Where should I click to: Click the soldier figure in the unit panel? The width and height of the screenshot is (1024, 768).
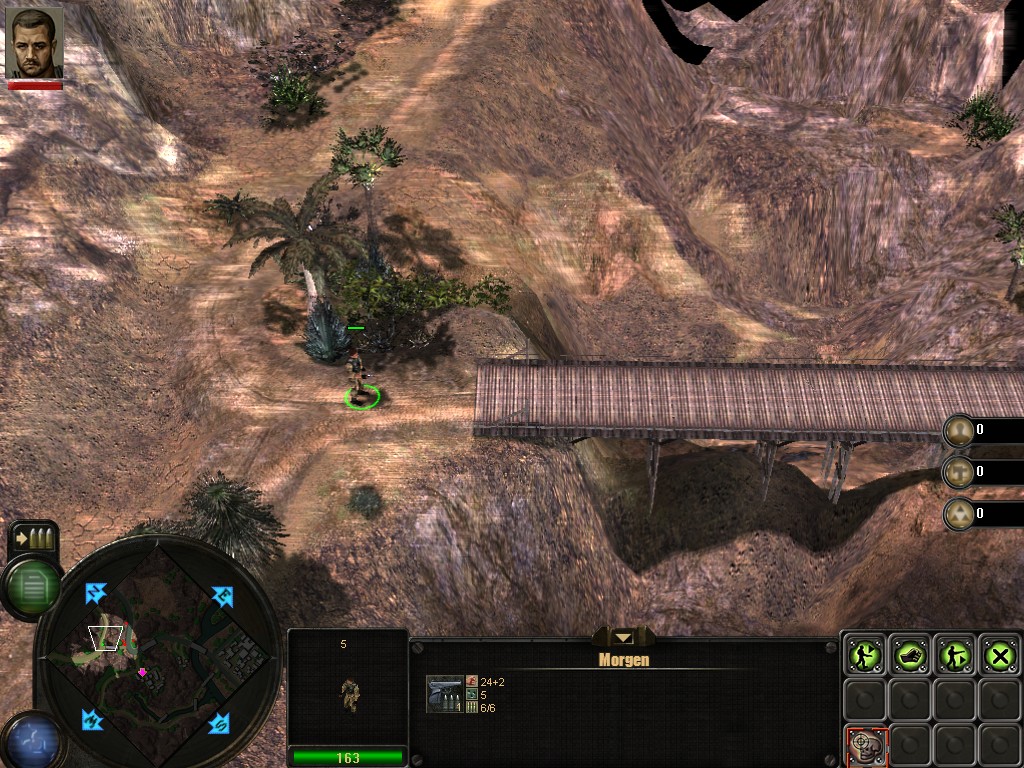point(349,693)
